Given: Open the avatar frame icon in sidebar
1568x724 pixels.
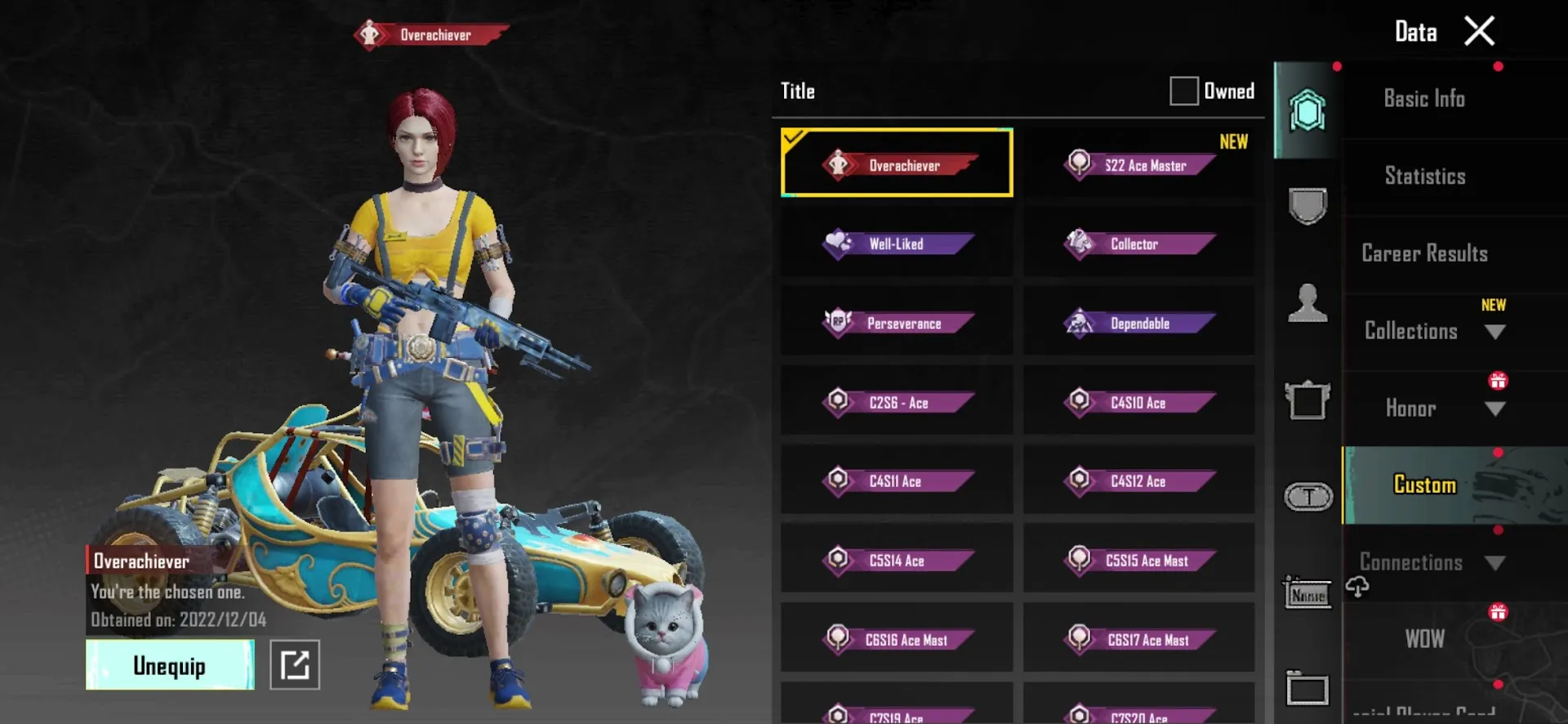Looking at the screenshot, I should point(1307,400).
